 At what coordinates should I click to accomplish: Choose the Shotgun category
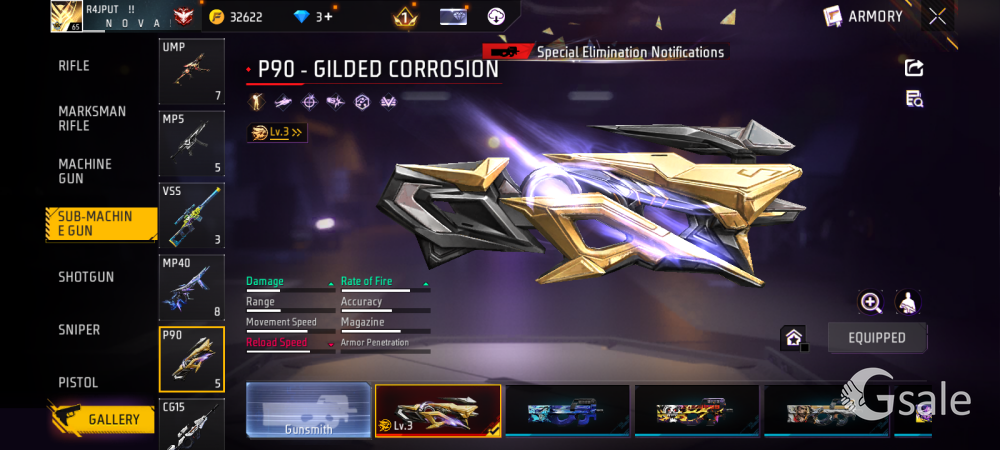coord(86,277)
